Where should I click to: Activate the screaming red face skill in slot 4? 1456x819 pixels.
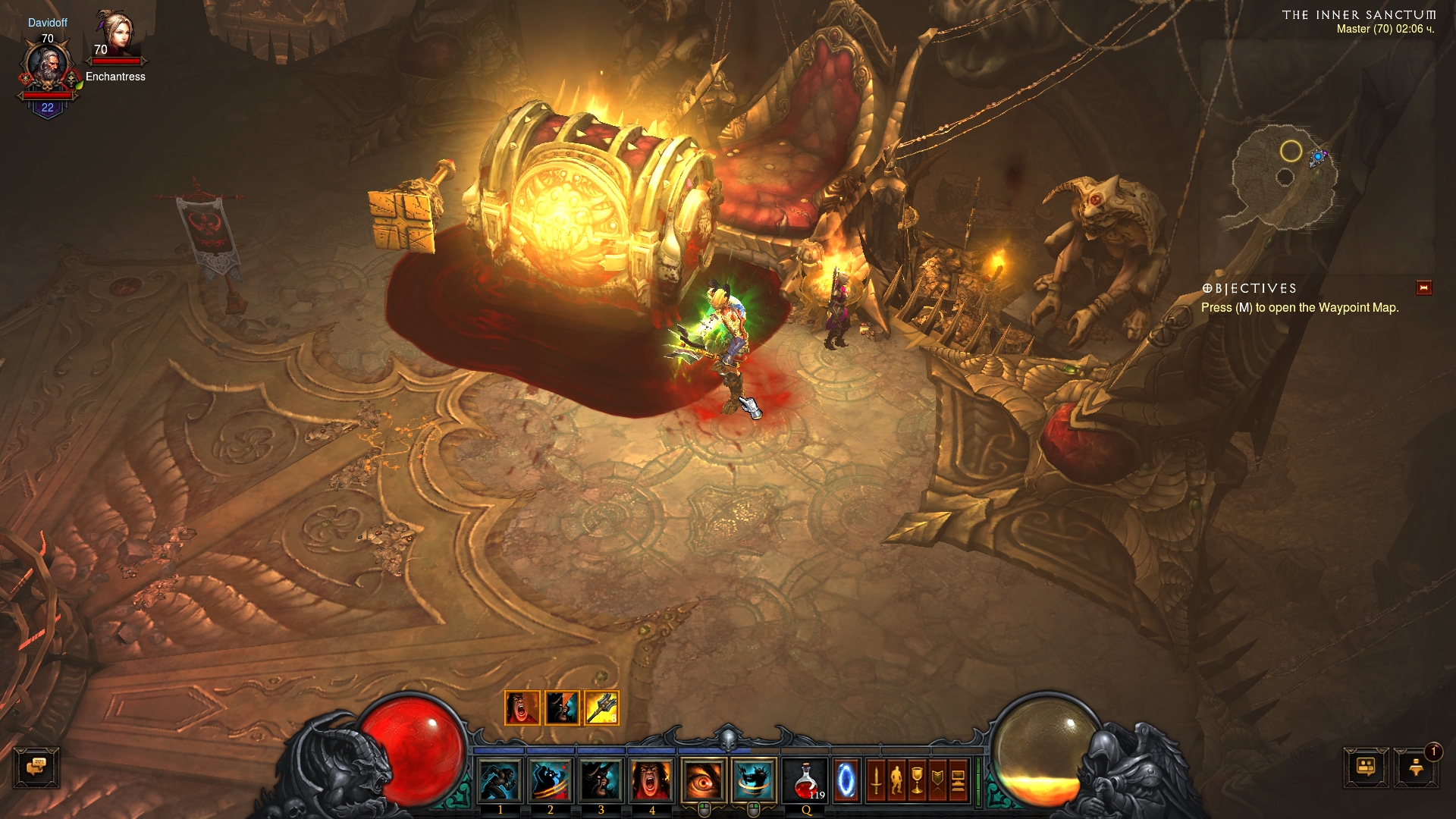click(652, 781)
